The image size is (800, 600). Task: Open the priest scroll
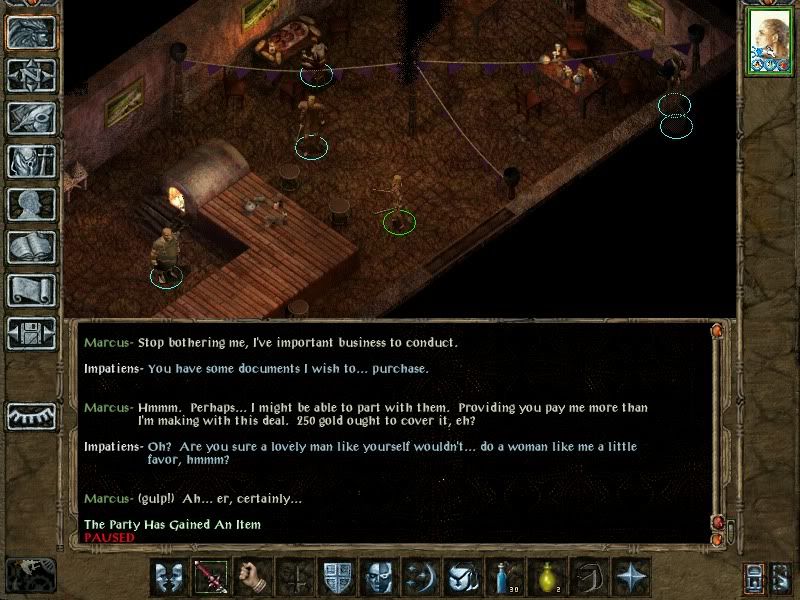pos(31,290)
